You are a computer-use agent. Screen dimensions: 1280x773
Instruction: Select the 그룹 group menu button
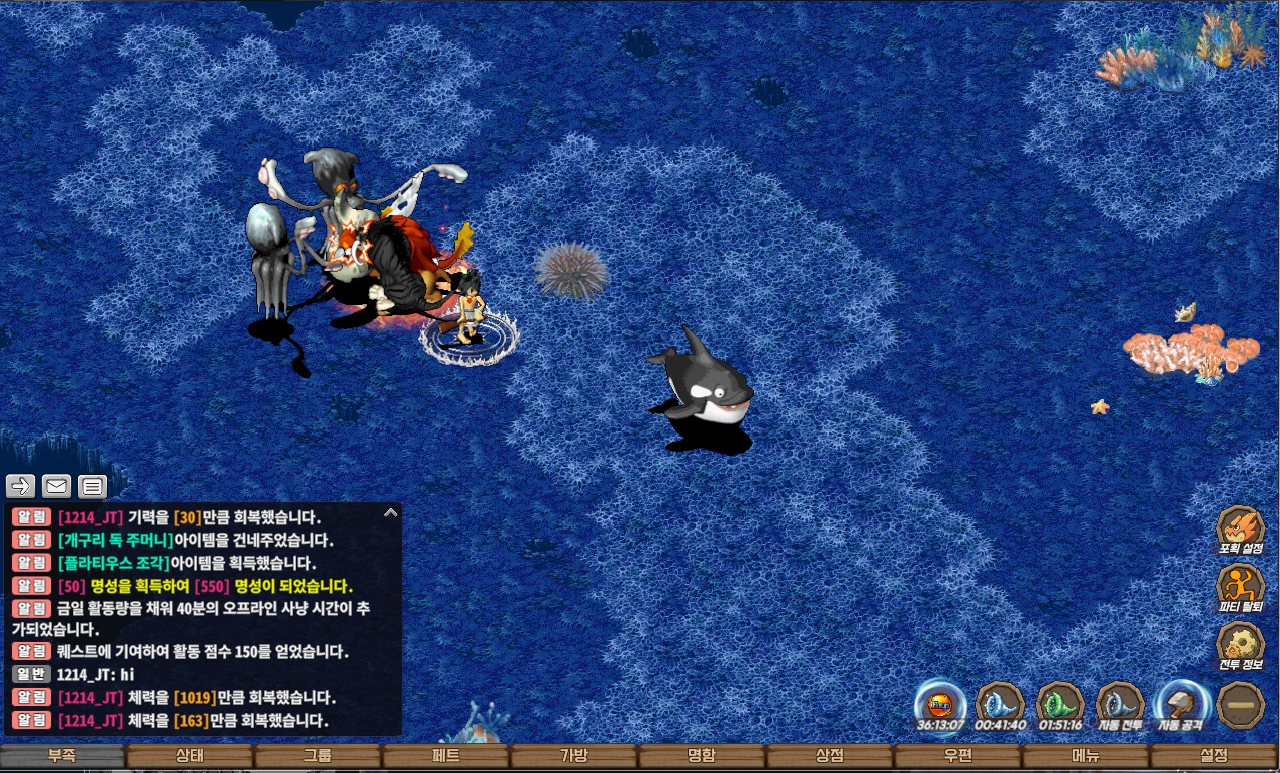[318, 756]
